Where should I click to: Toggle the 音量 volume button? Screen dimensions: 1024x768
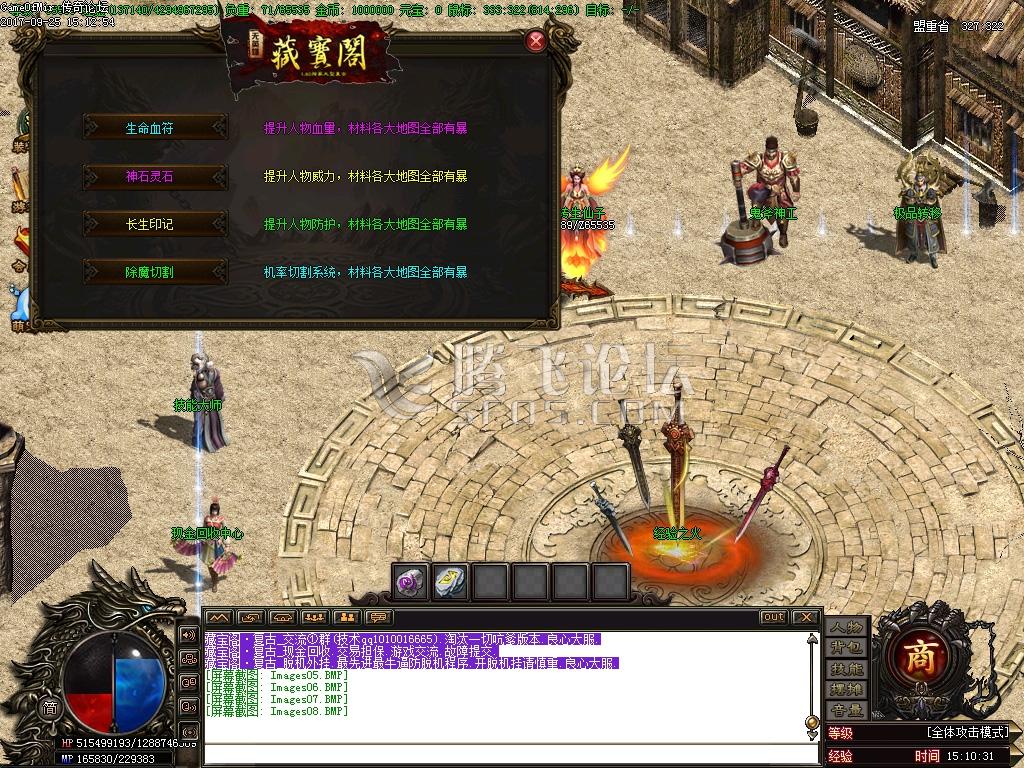[846, 711]
